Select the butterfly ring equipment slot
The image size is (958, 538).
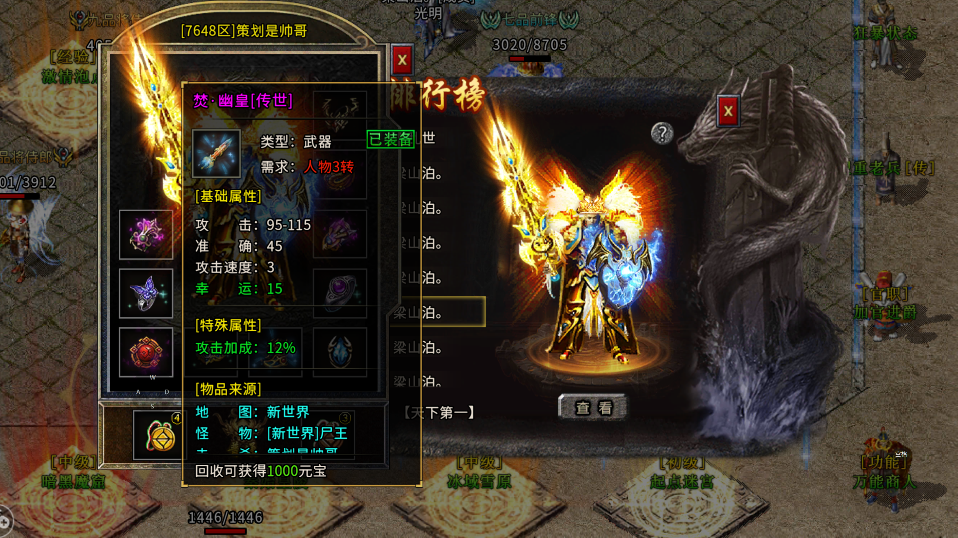coord(146,293)
